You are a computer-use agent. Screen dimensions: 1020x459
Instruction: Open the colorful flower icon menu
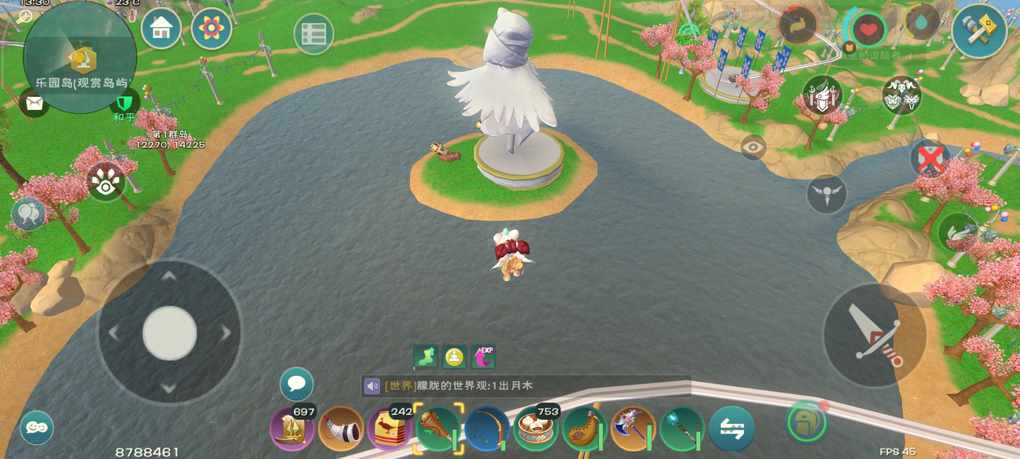pyautogui.click(x=211, y=29)
